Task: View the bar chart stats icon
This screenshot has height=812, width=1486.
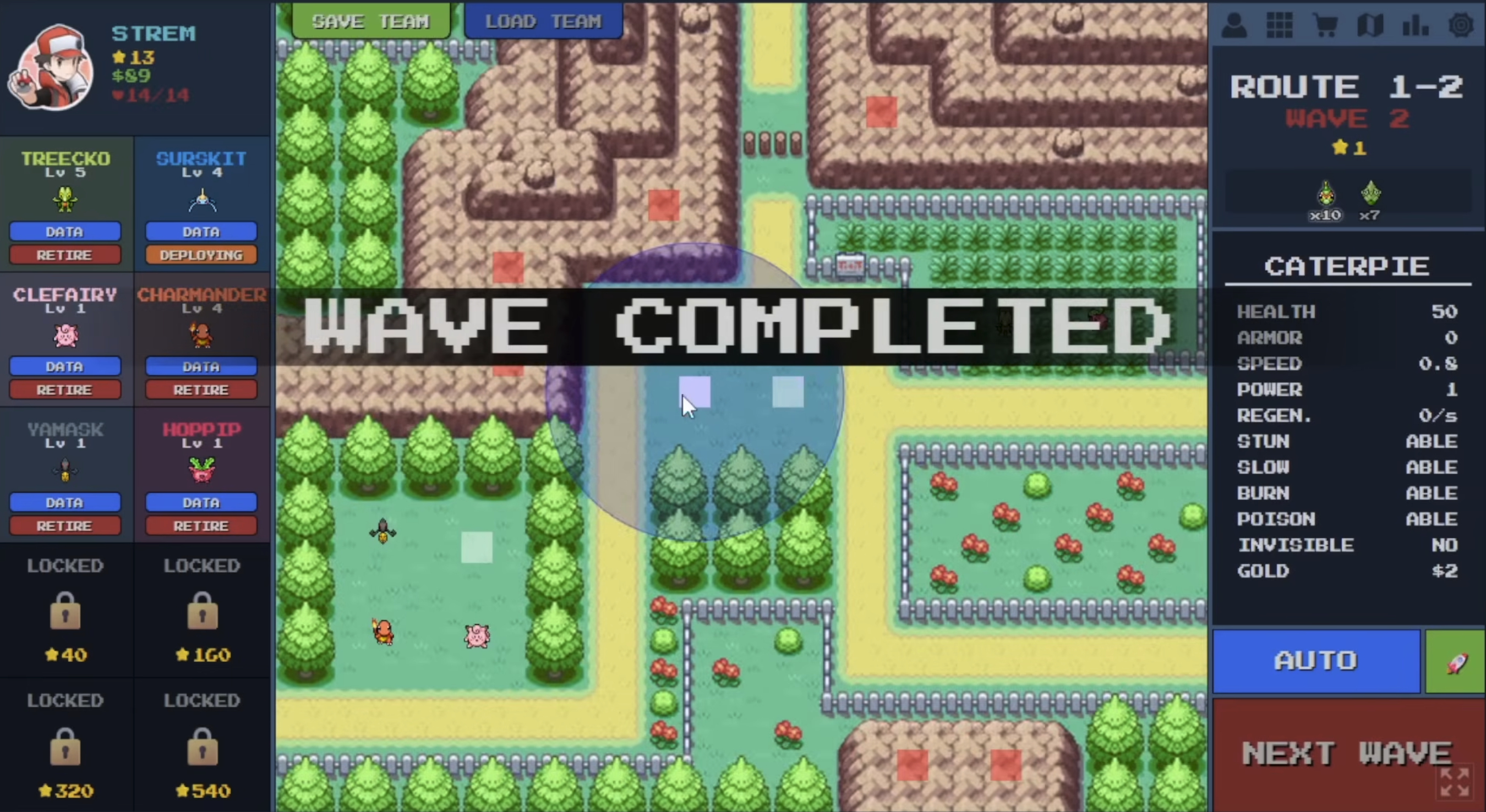Action: [x=1415, y=25]
